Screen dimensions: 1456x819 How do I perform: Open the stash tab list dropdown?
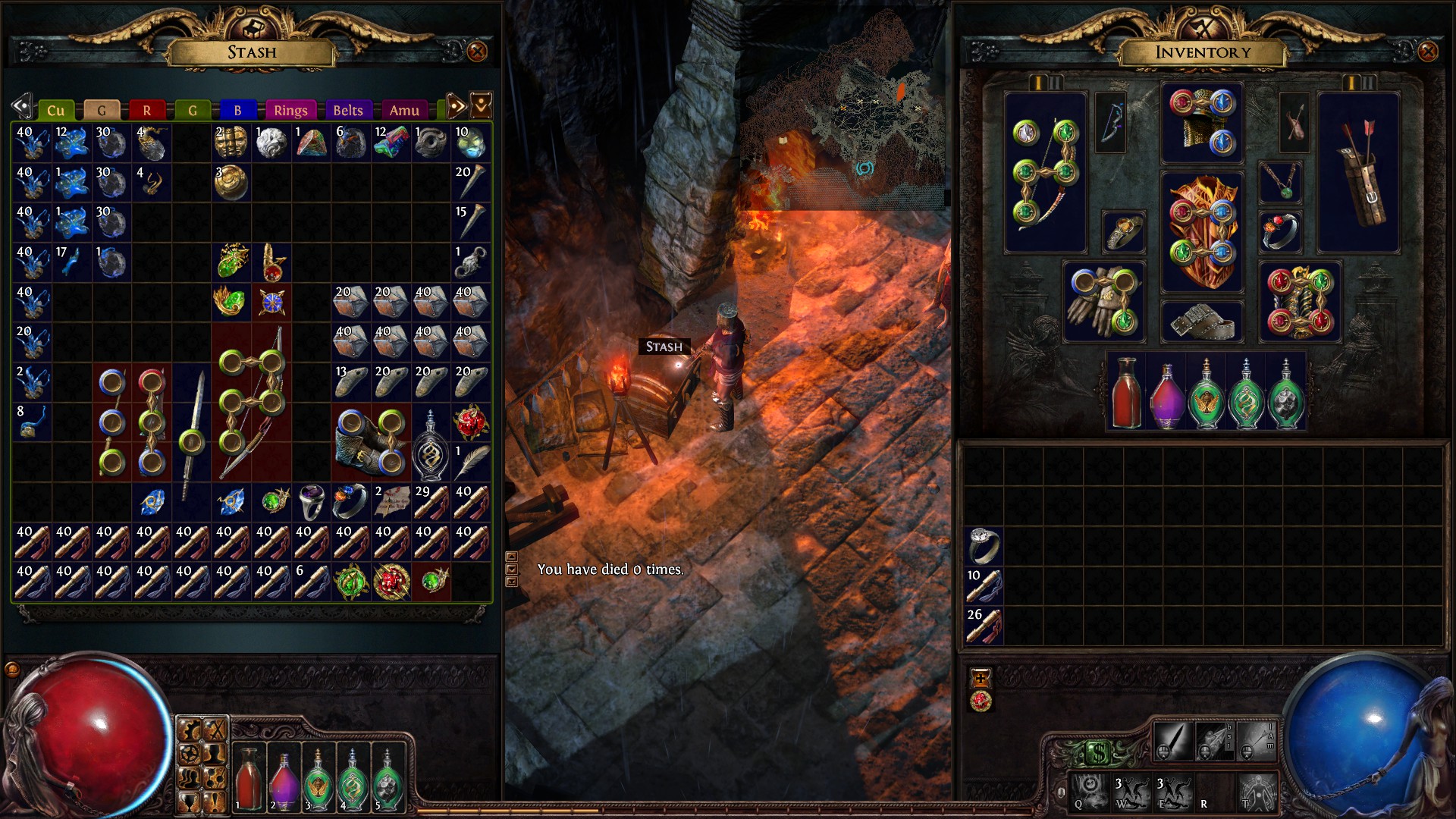[481, 106]
